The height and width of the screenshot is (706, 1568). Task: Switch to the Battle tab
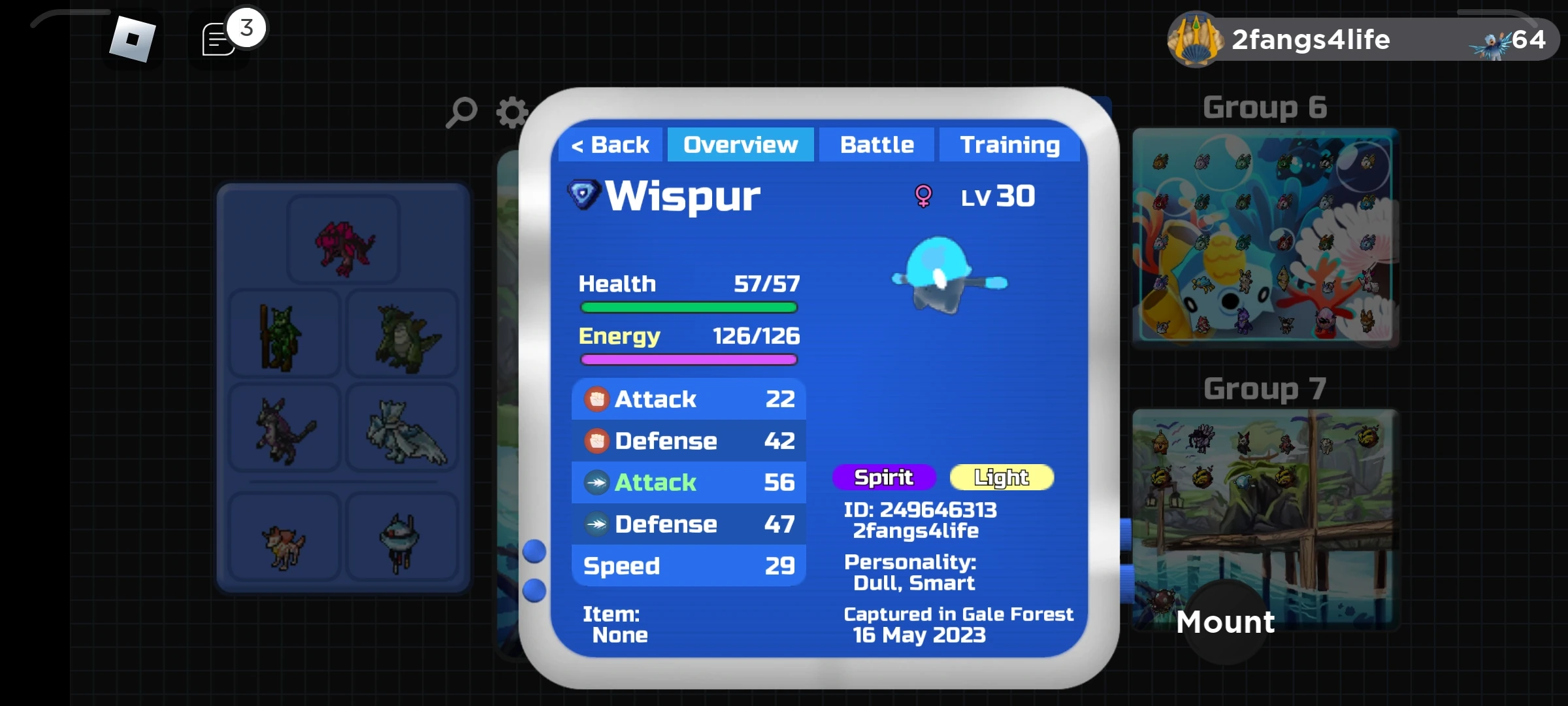[x=876, y=144]
